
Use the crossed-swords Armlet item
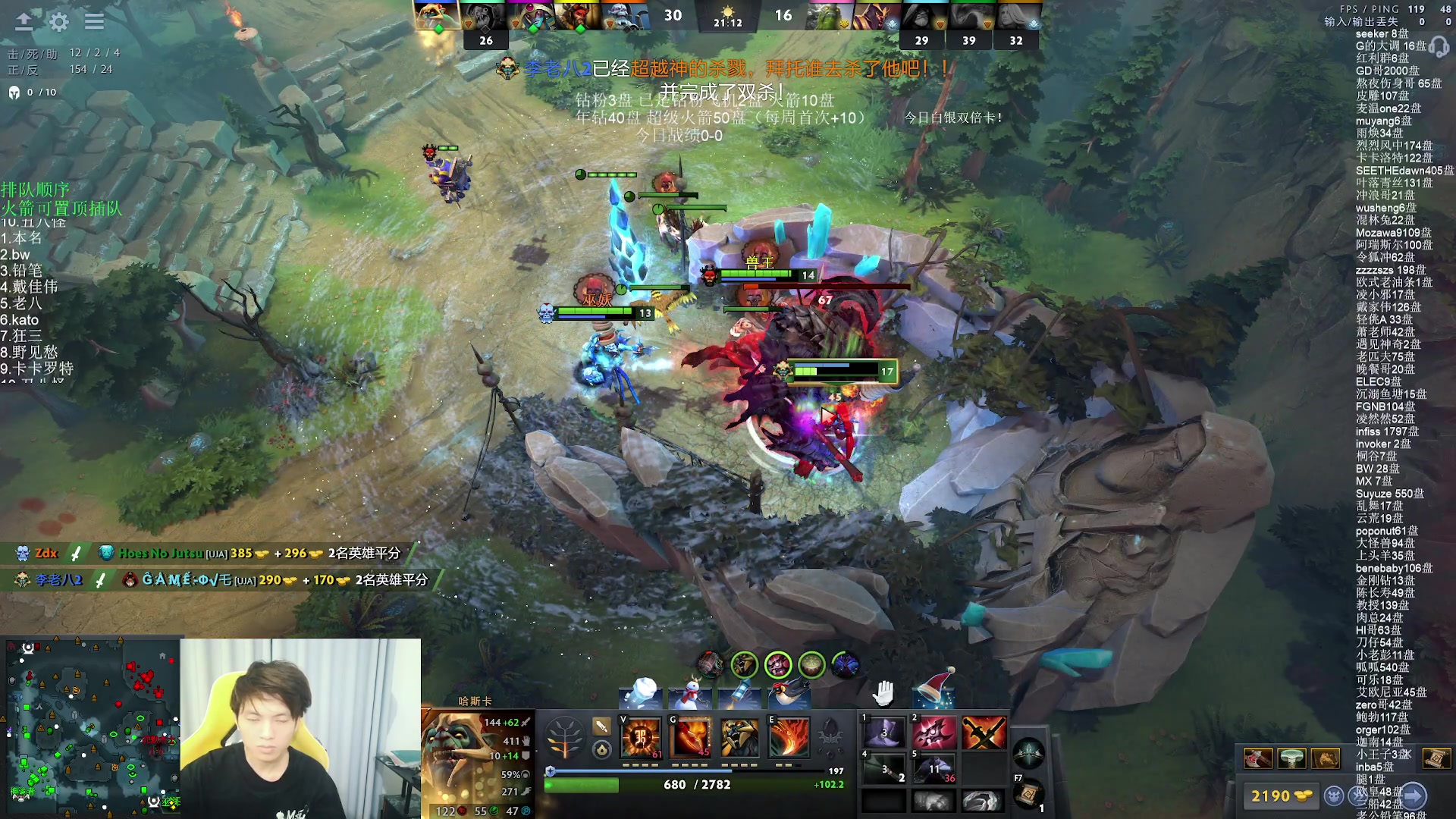(x=984, y=733)
